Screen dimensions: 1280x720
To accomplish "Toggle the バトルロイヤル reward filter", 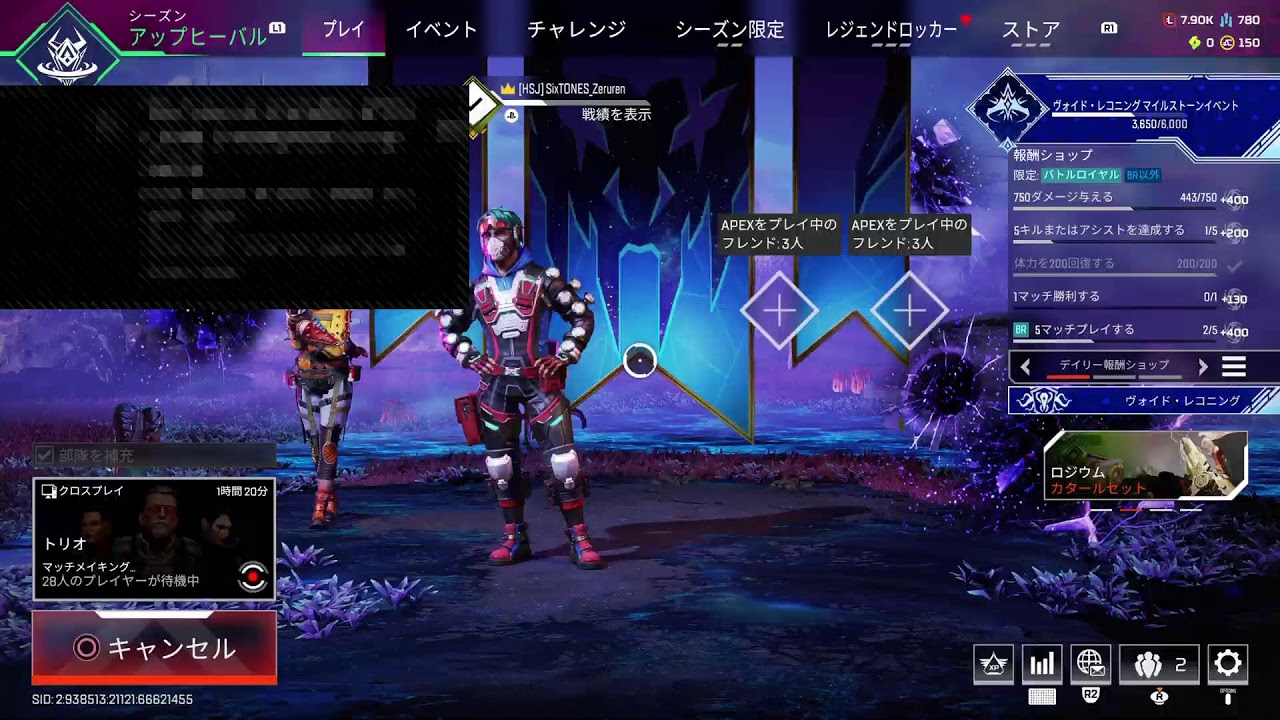I will 1082,173.
